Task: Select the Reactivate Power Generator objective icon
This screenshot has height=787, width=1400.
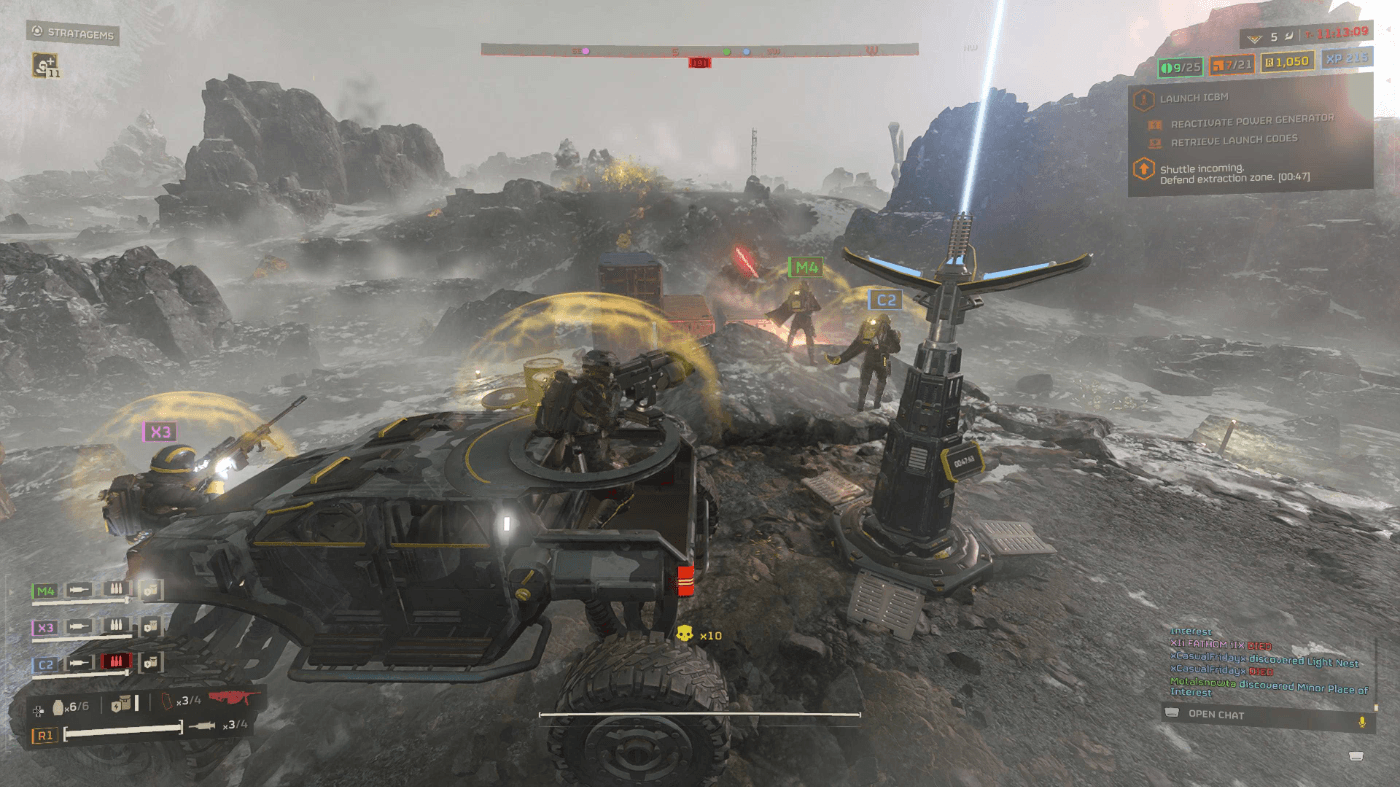Action: (x=1155, y=124)
